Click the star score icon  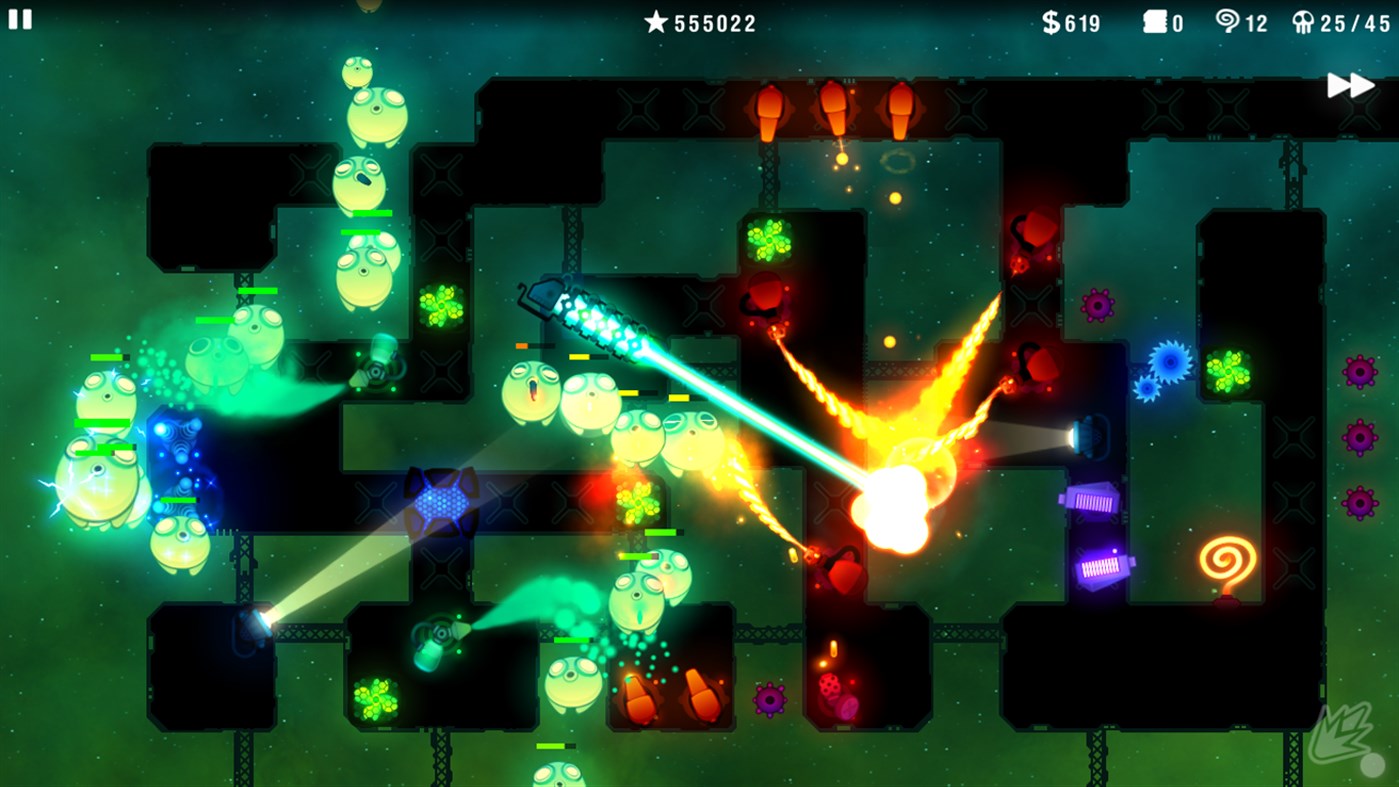point(657,22)
